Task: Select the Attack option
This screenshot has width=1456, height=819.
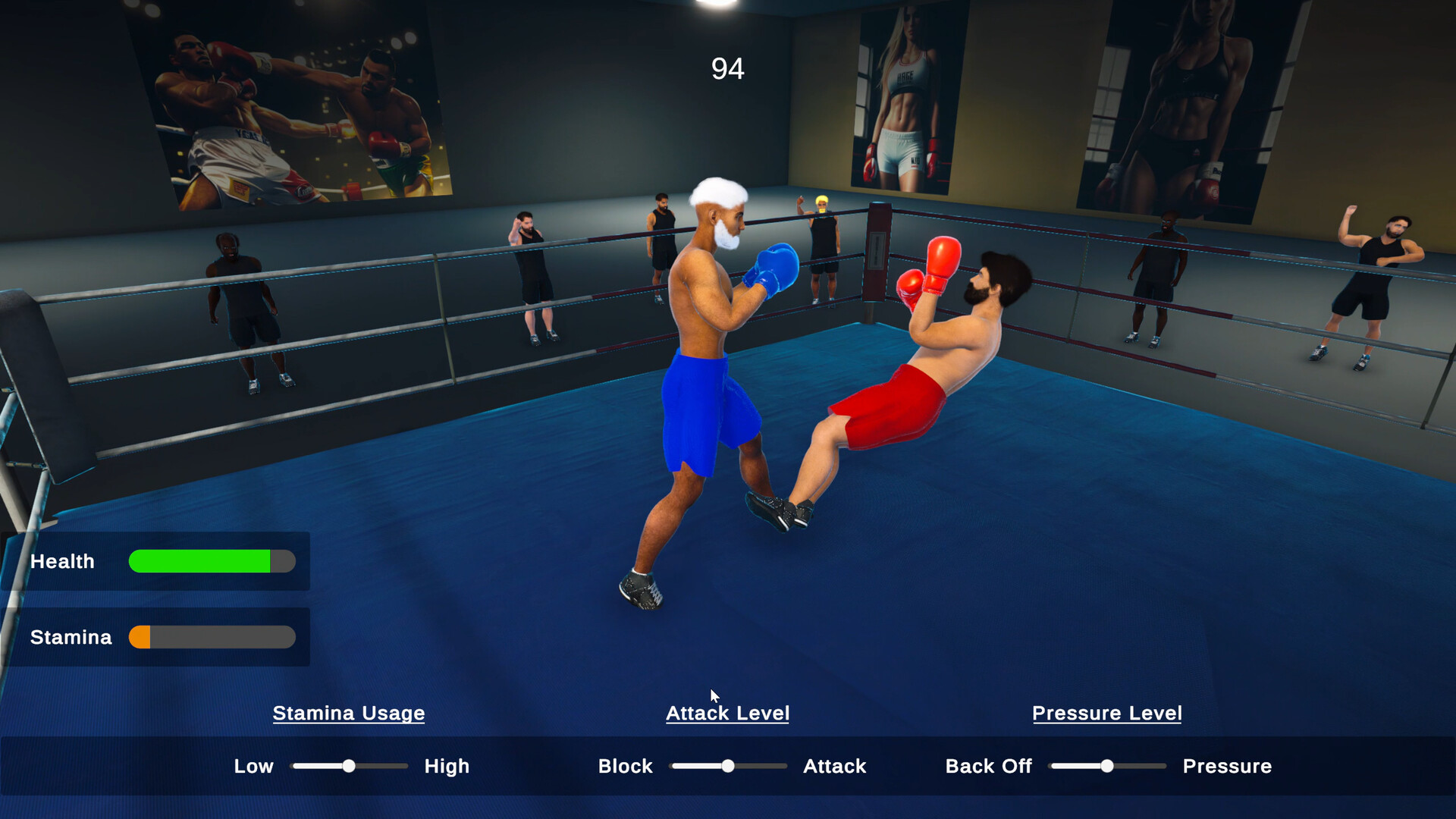Action: tap(834, 766)
